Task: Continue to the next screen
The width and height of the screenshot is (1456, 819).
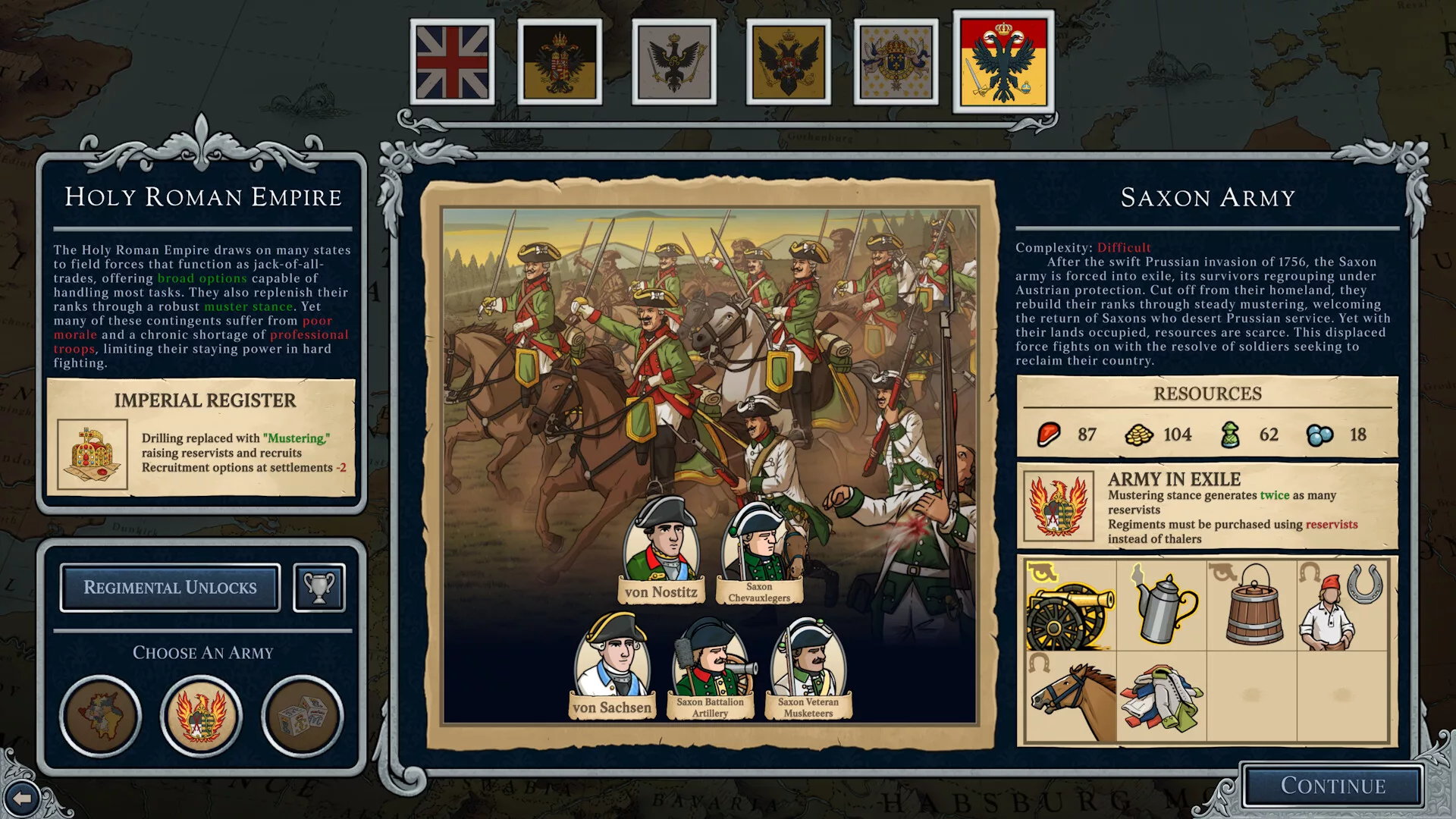Action: [x=1332, y=786]
